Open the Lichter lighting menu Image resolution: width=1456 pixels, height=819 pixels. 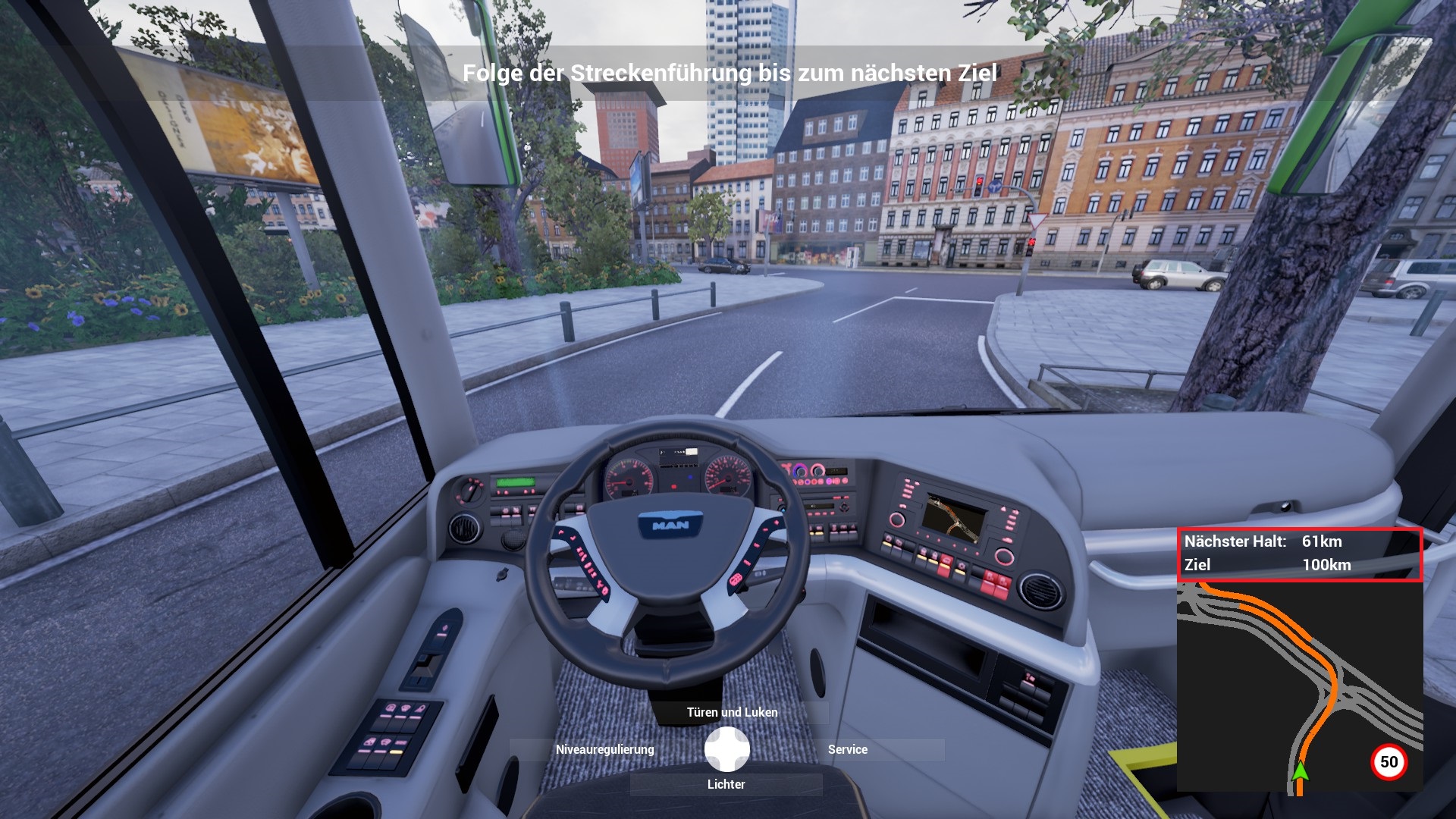(726, 784)
